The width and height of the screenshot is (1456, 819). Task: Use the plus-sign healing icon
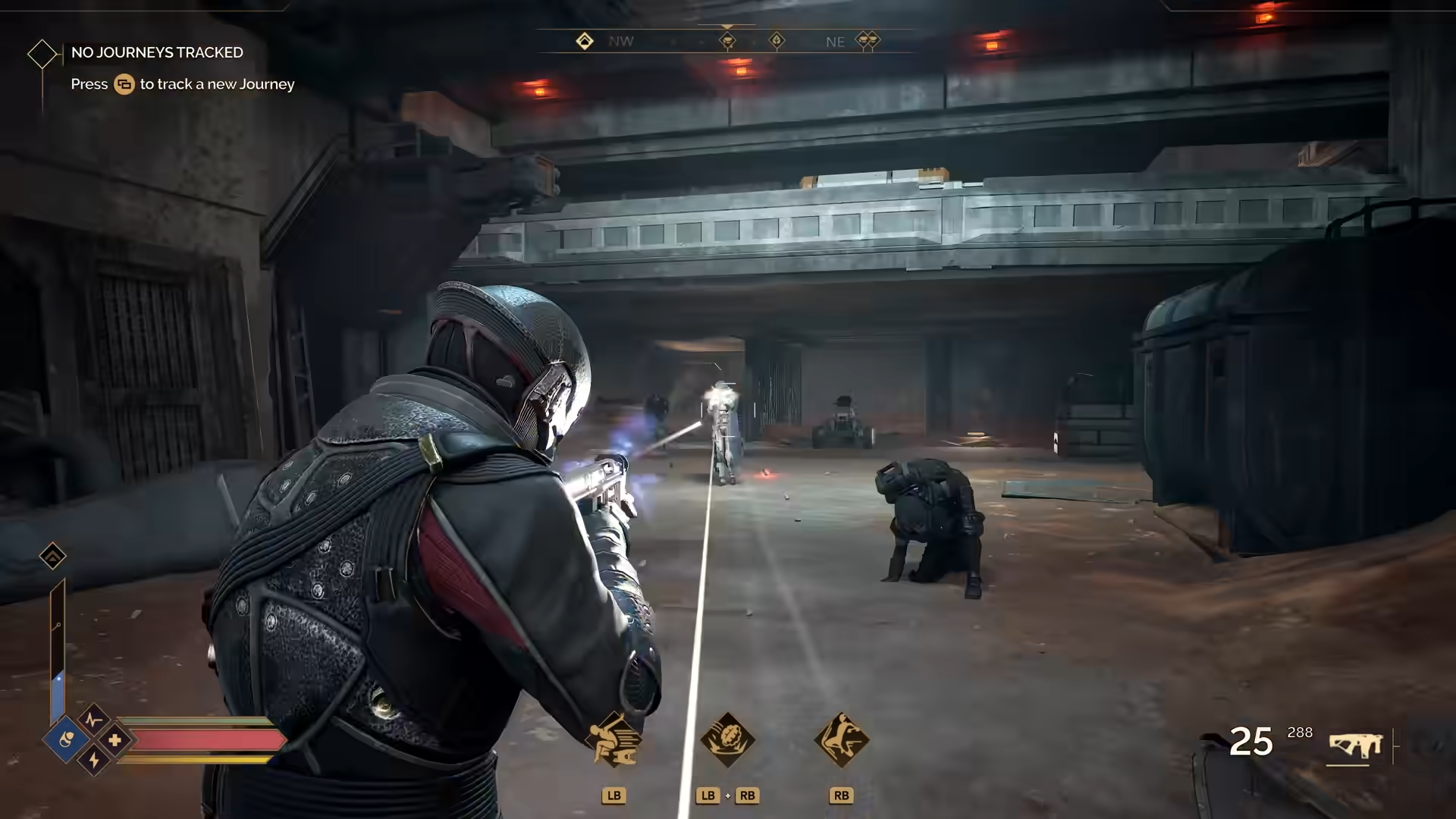(x=115, y=739)
